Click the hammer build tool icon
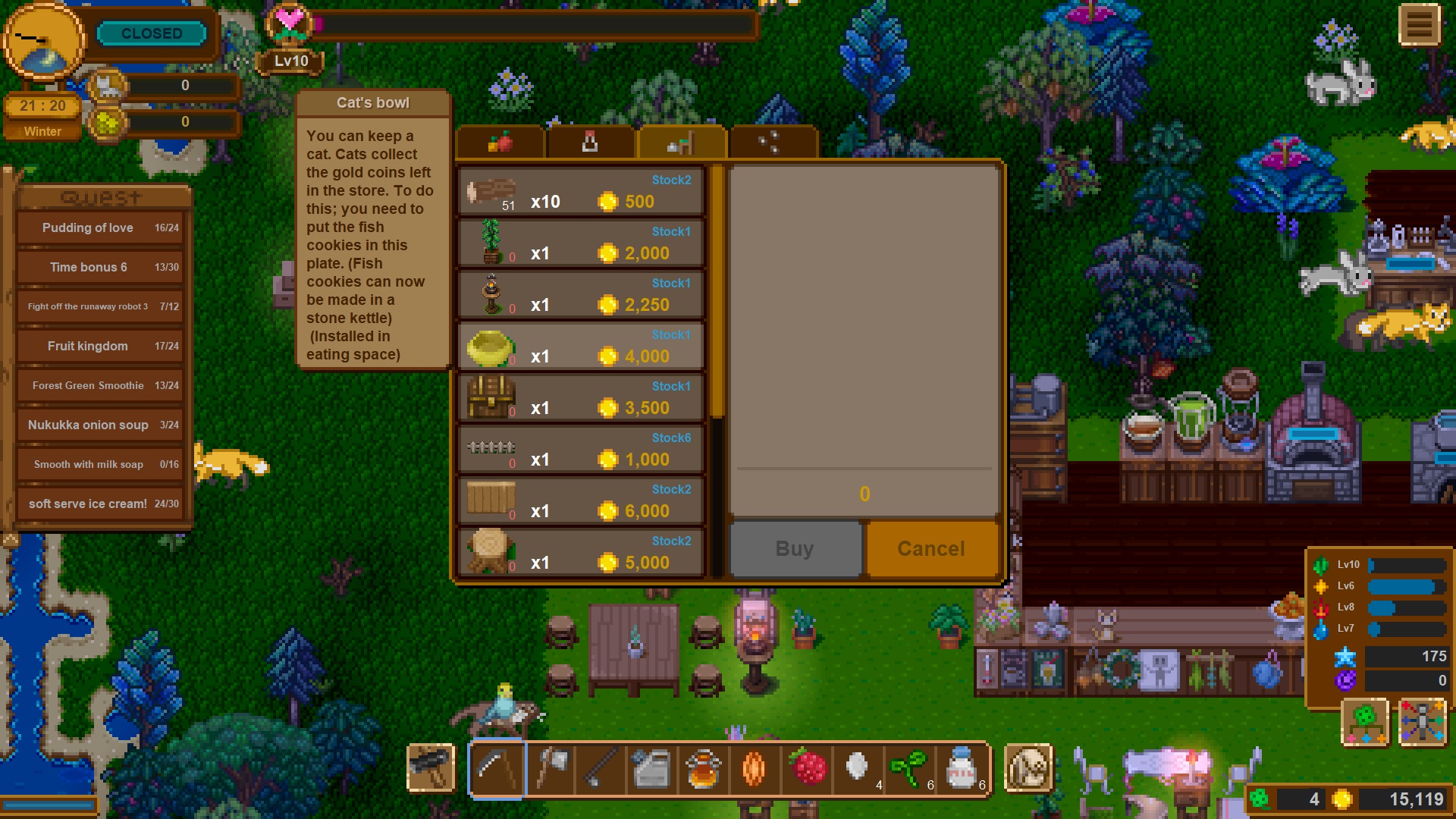The width and height of the screenshot is (1456, 819). point(431,767)
